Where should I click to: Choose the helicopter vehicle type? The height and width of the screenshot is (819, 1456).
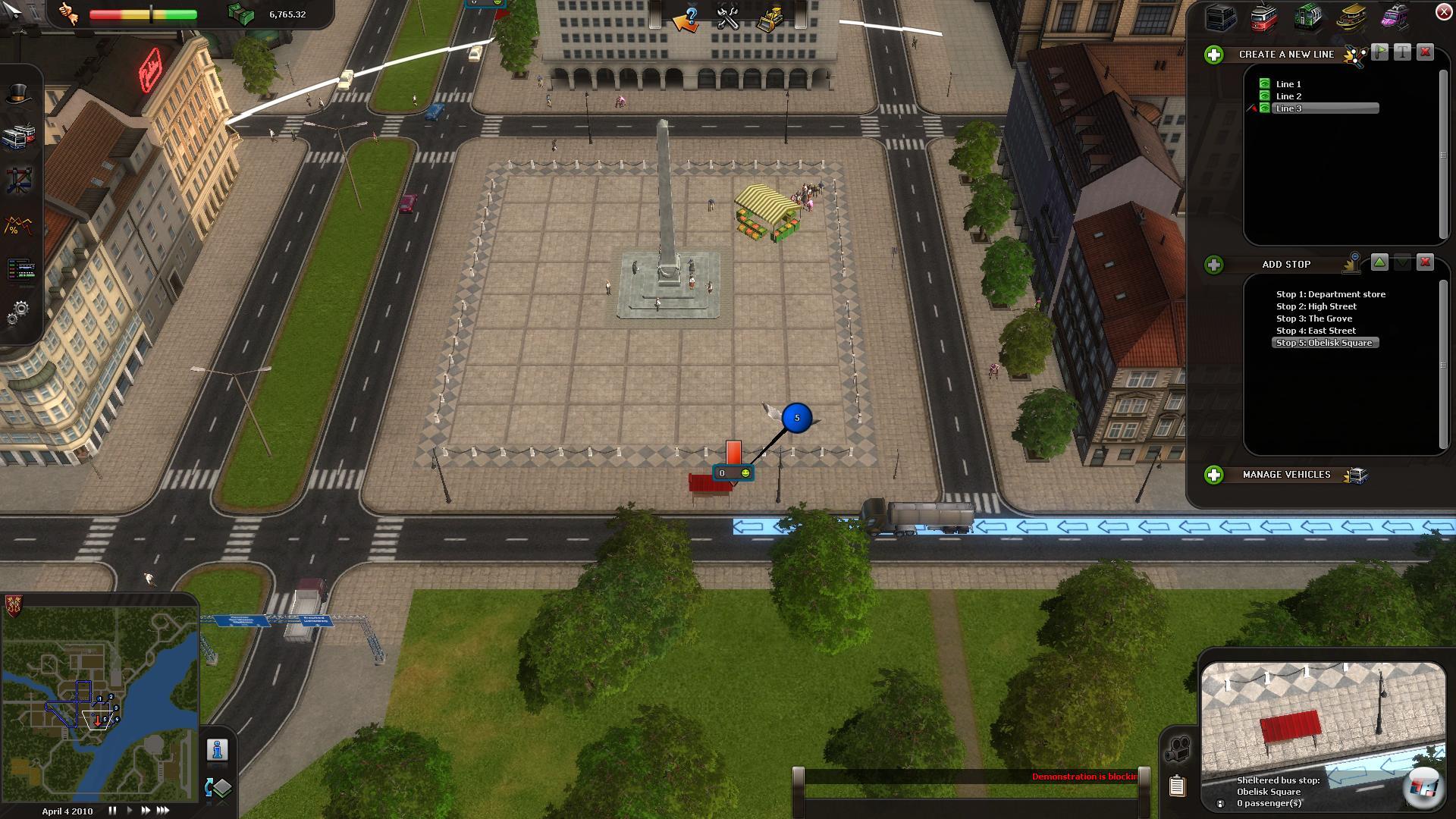click(x=1394, y=17)
